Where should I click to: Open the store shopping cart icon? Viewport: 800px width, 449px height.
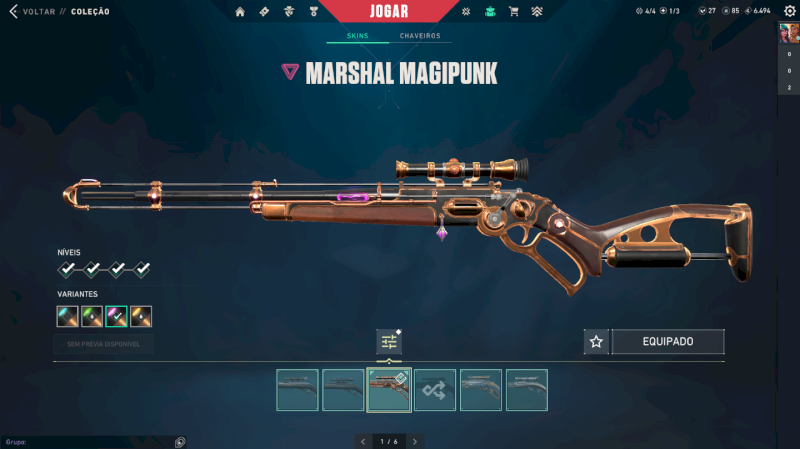514,12
